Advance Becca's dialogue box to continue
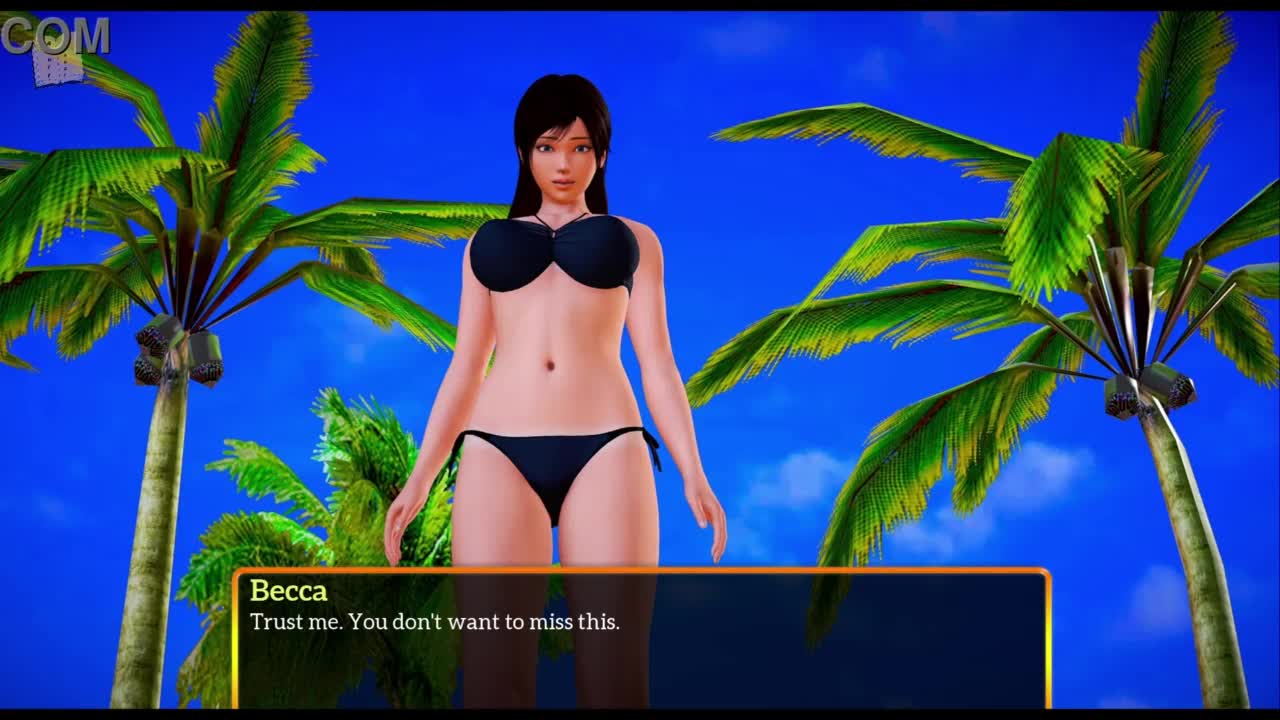The width and height of the screenshot is (1280, 720). (x=641, y=639)
